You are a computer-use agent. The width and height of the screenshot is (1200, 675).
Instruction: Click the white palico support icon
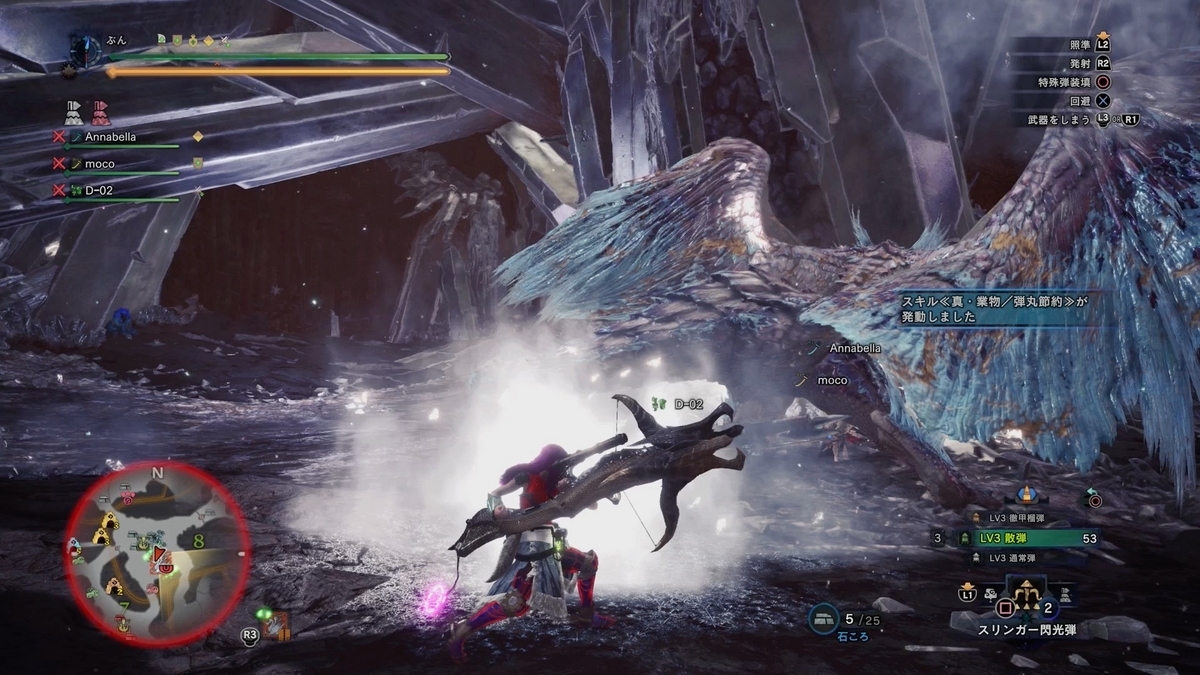coord(75,109)
